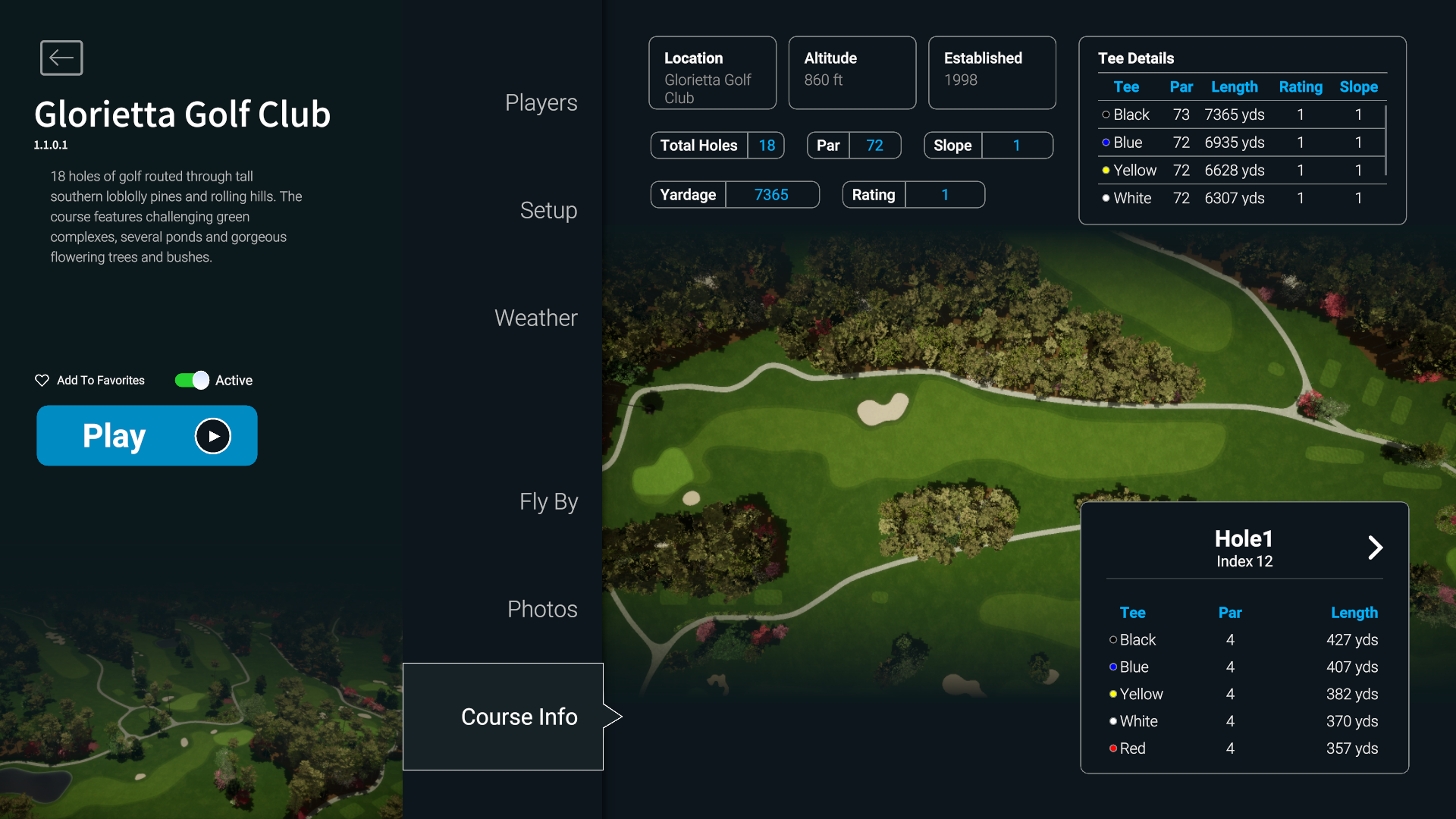Viewport: 1456px width, 819px height.
Task: Click the back arrow icon
Action: 61,58
